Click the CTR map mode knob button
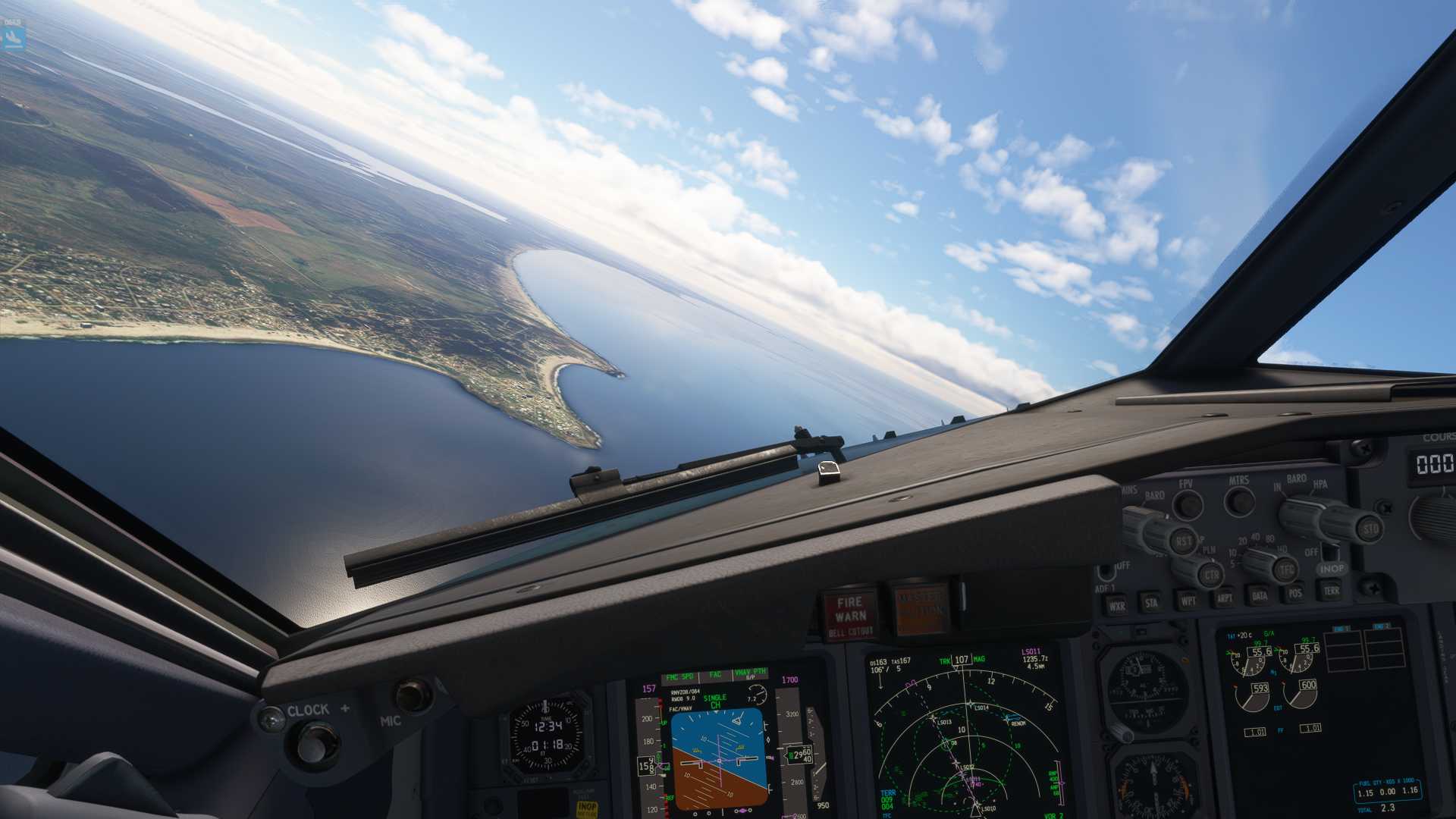Image resolution: width=1456 pixels, height=819 pixels. point(1212,575)
